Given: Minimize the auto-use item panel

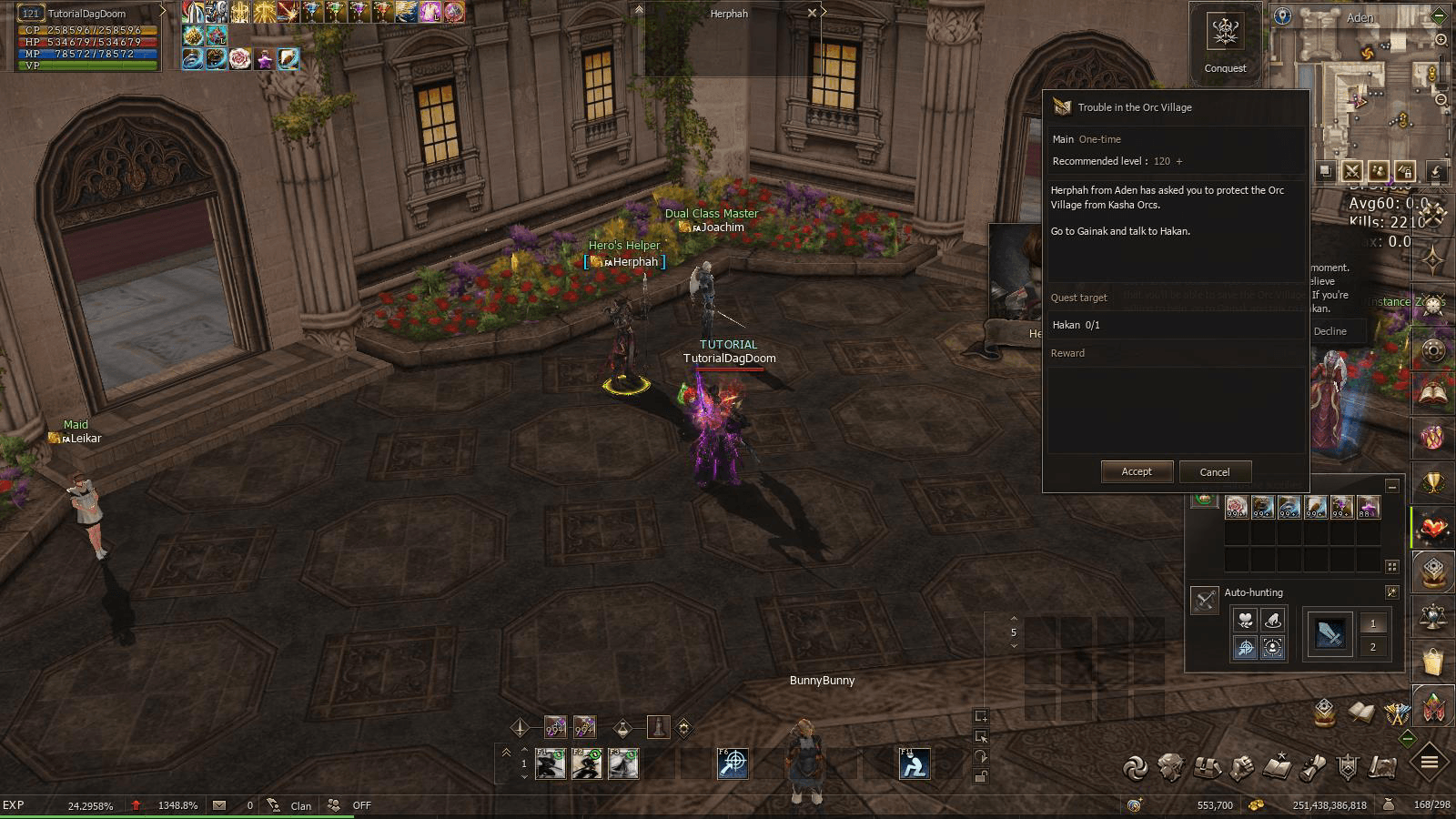Looking at the screenshot, I should [1391, 486].
